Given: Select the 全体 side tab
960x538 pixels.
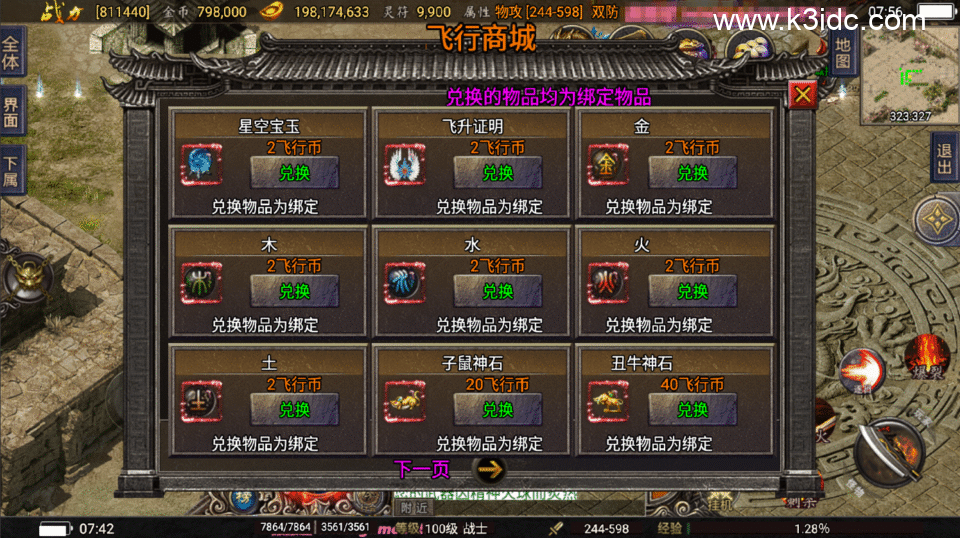Looking at the screenshot, I should pos(11,50).
